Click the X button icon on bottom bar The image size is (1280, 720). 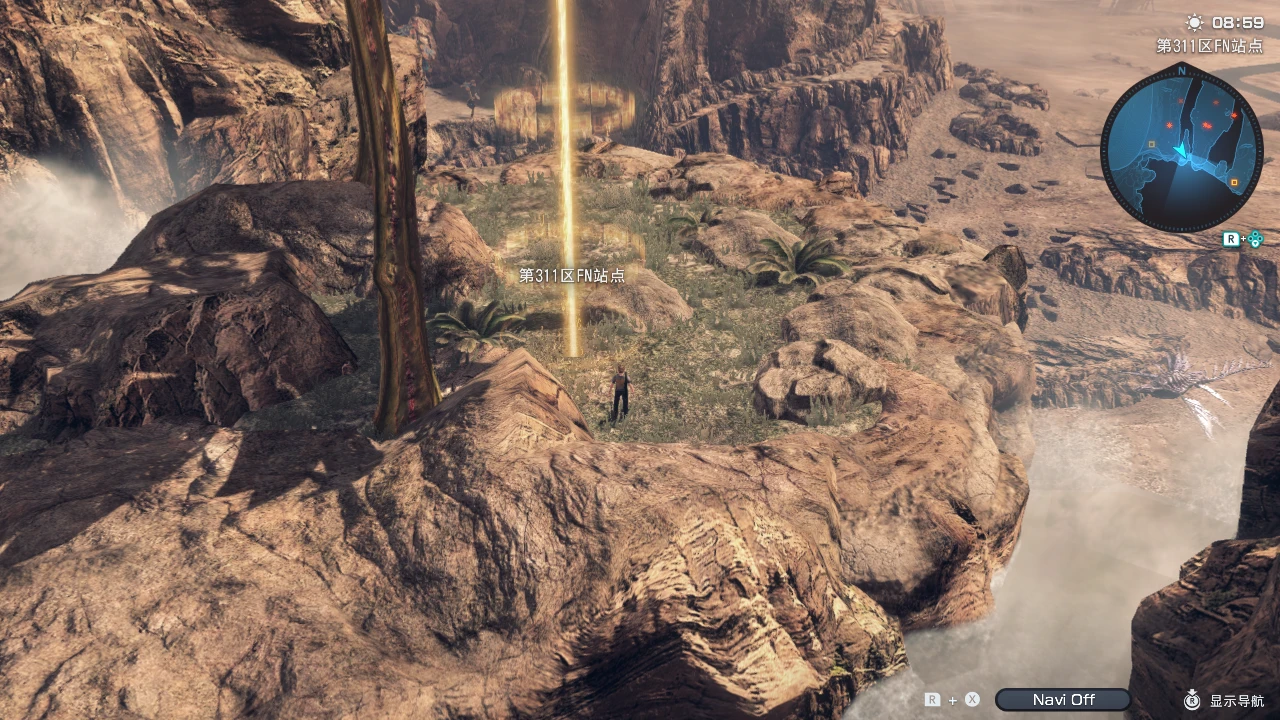(x=971, y=699)
